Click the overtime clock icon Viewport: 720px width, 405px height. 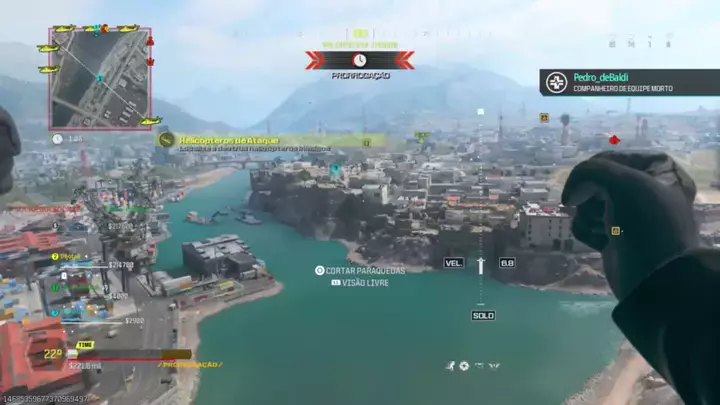[359, 61]
